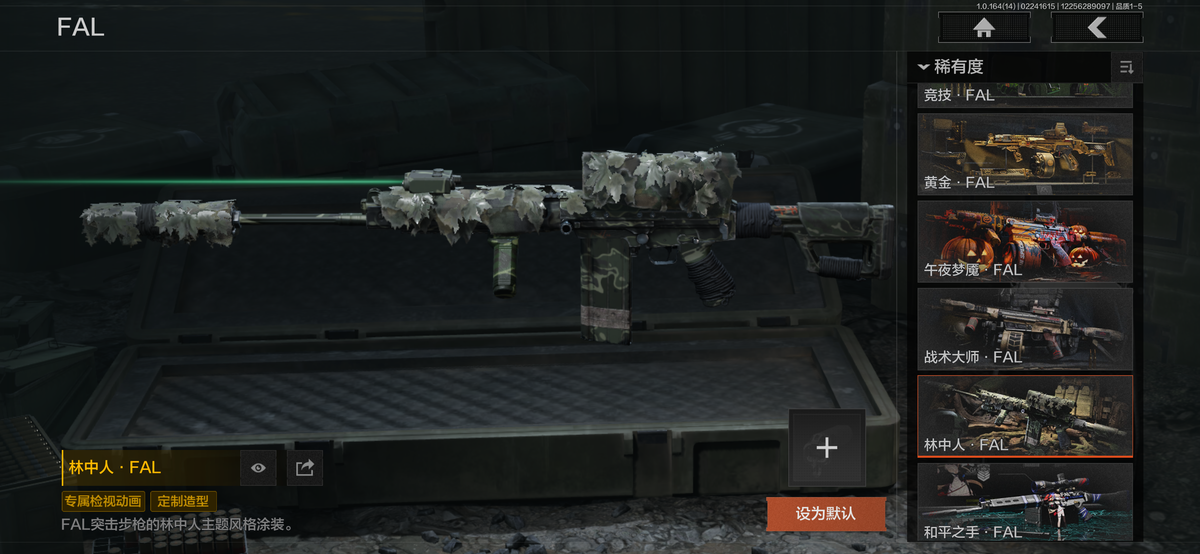Select the 竞技 · FAL skin

[1024, 96]
